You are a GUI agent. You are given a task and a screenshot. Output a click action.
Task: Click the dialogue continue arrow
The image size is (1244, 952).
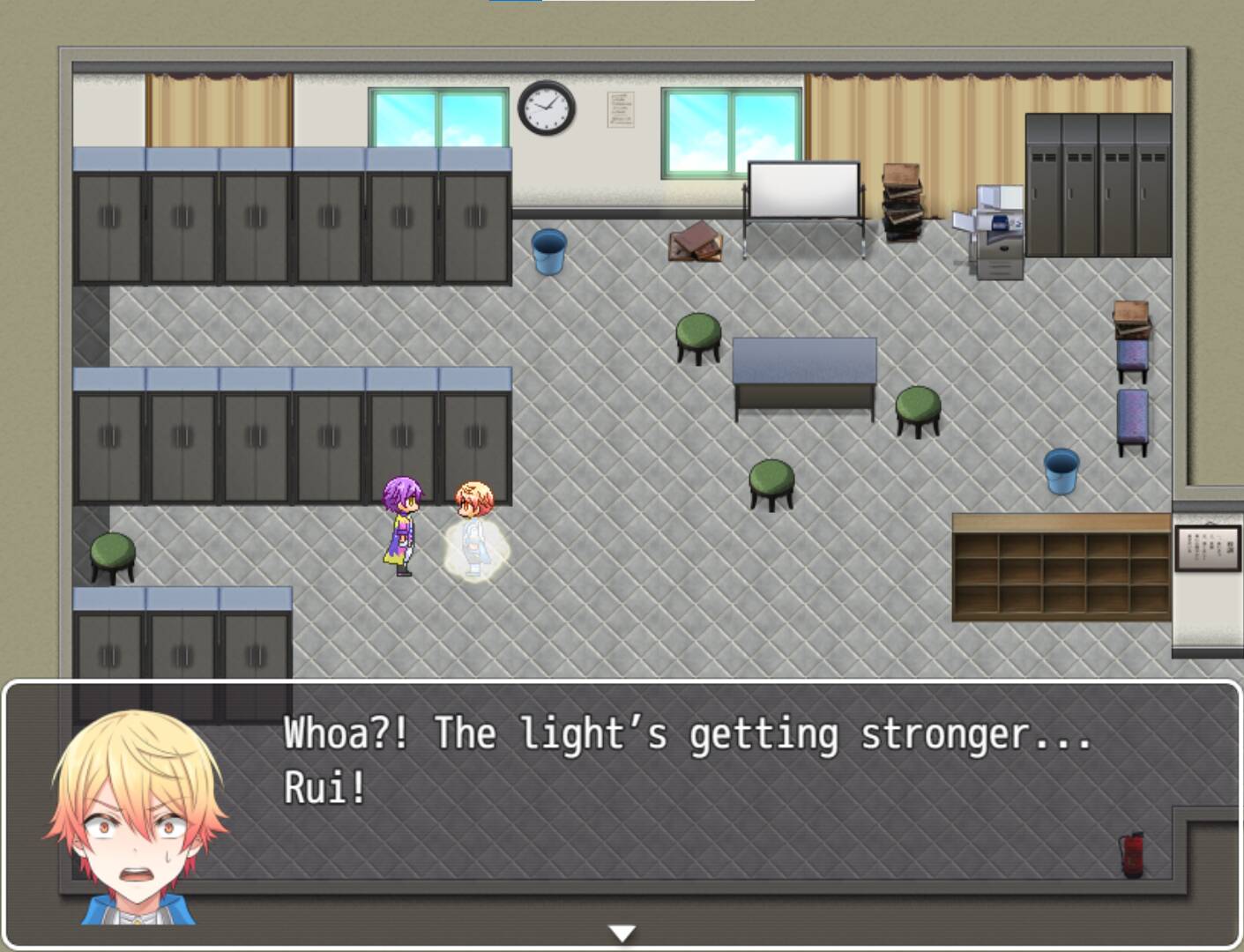[x=622, y=931]
